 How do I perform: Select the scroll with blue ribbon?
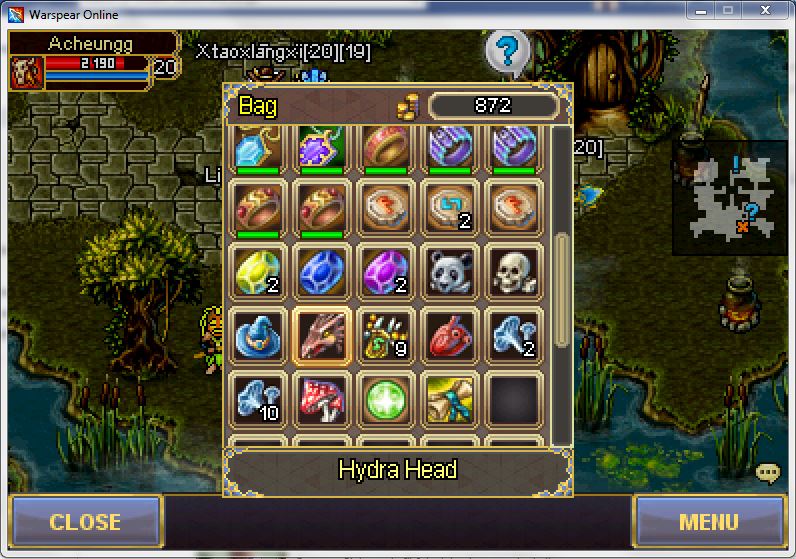click(x=449, y=399)
